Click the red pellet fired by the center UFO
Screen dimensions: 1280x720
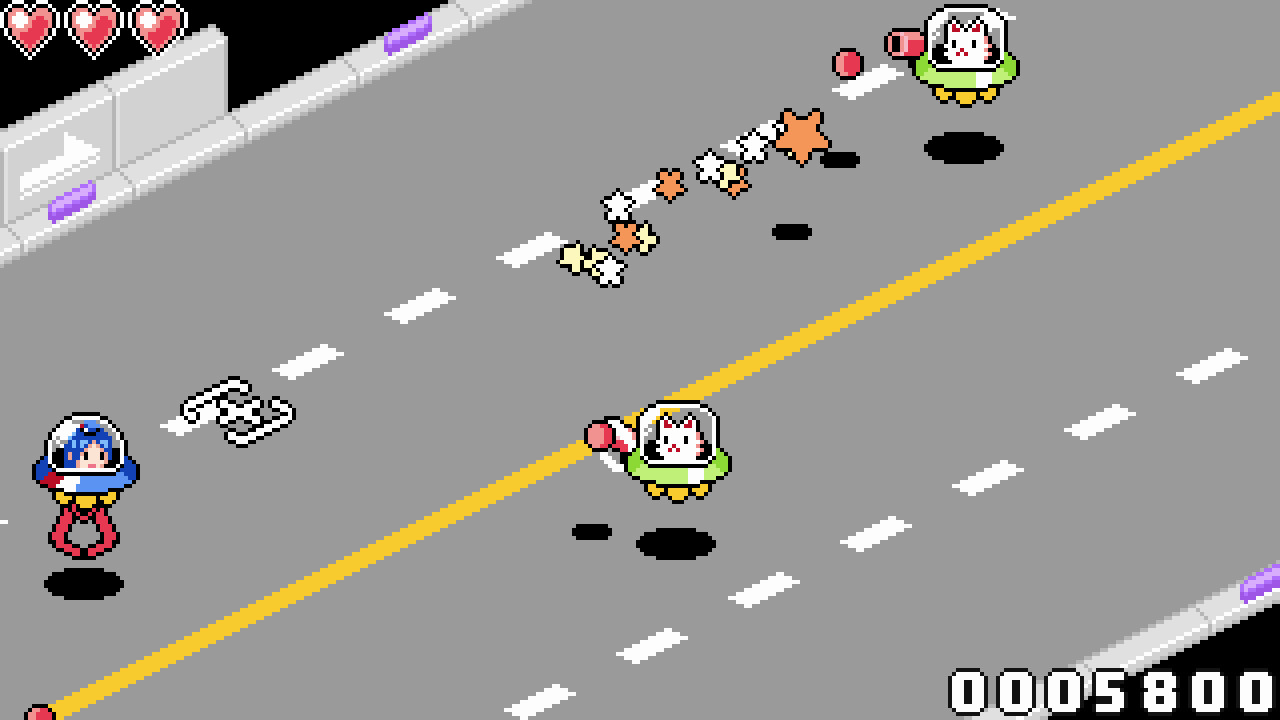(599, 434)
